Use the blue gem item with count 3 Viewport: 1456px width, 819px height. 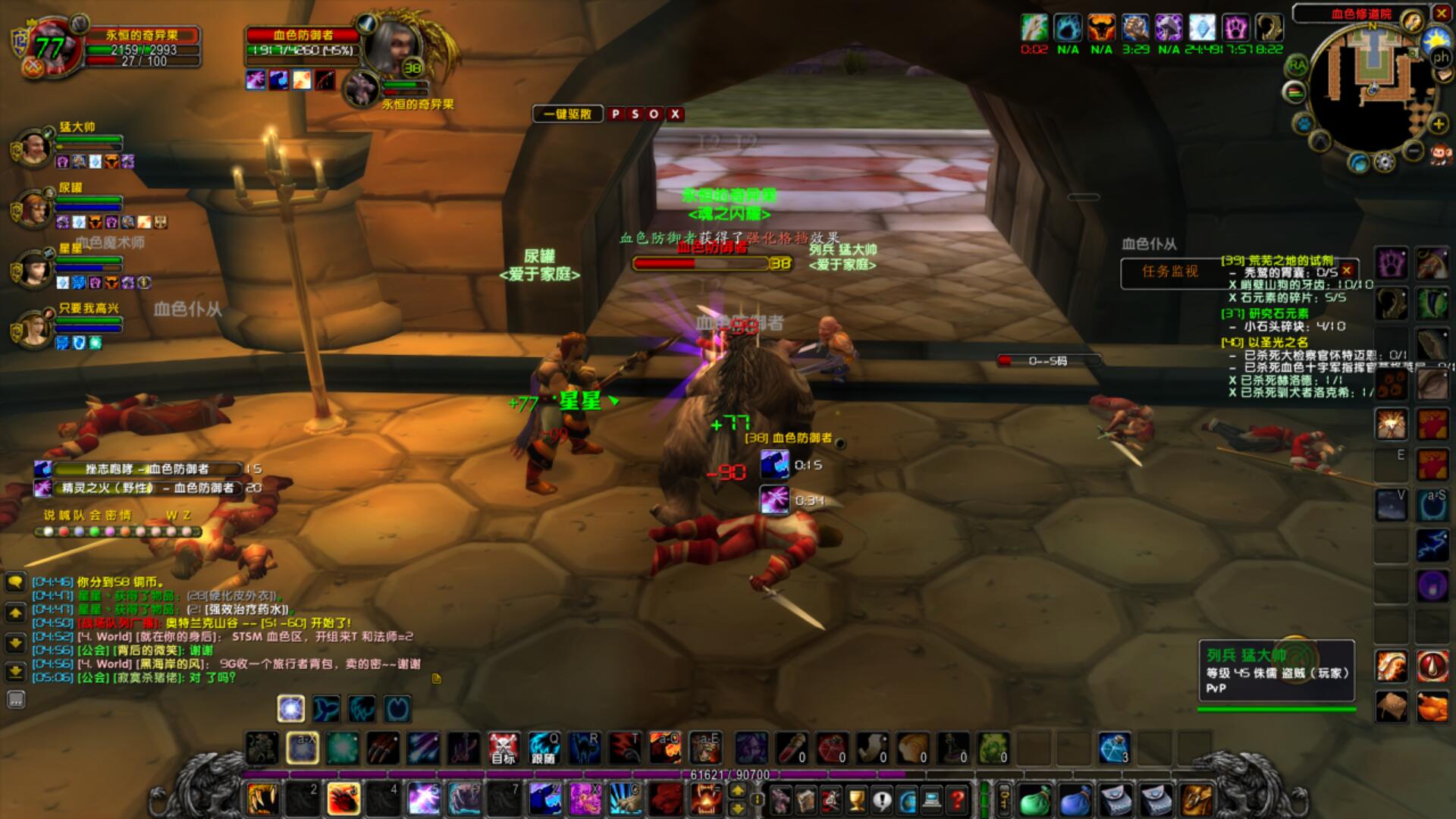[x=1114, y=748]
